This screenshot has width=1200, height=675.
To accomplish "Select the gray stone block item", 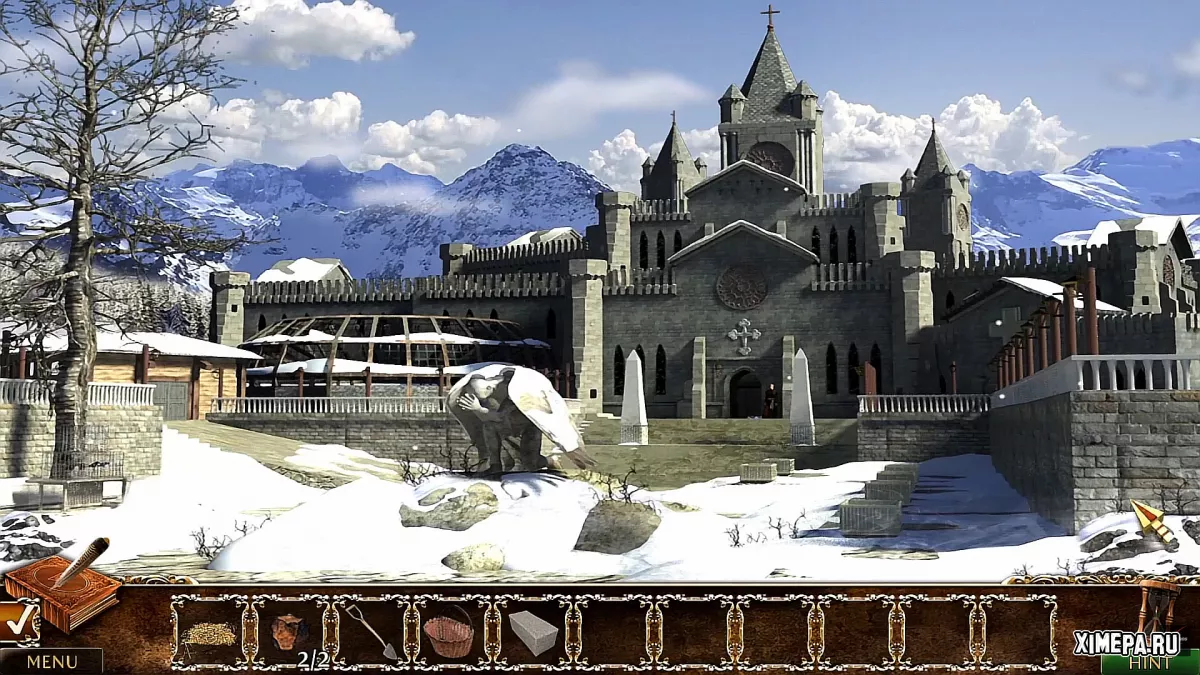I will pos(532,632).
